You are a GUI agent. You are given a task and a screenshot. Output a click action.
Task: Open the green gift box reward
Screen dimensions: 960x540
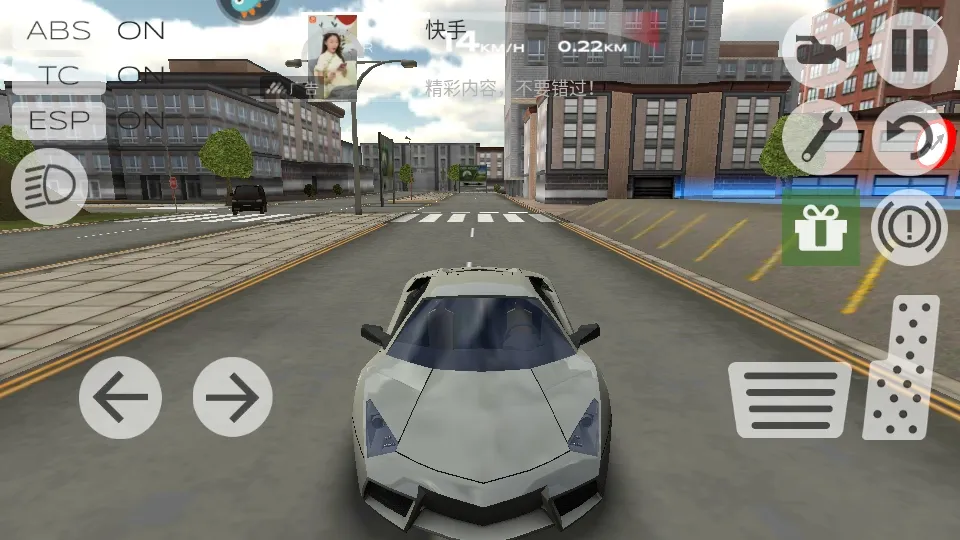[x=820, y=230]
